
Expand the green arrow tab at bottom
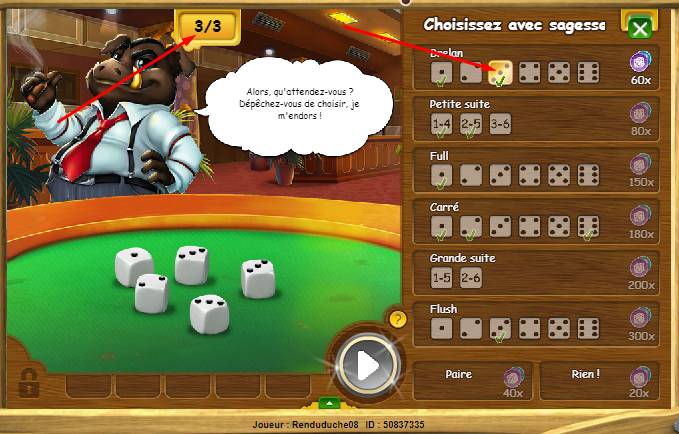[x=330, y=404]
